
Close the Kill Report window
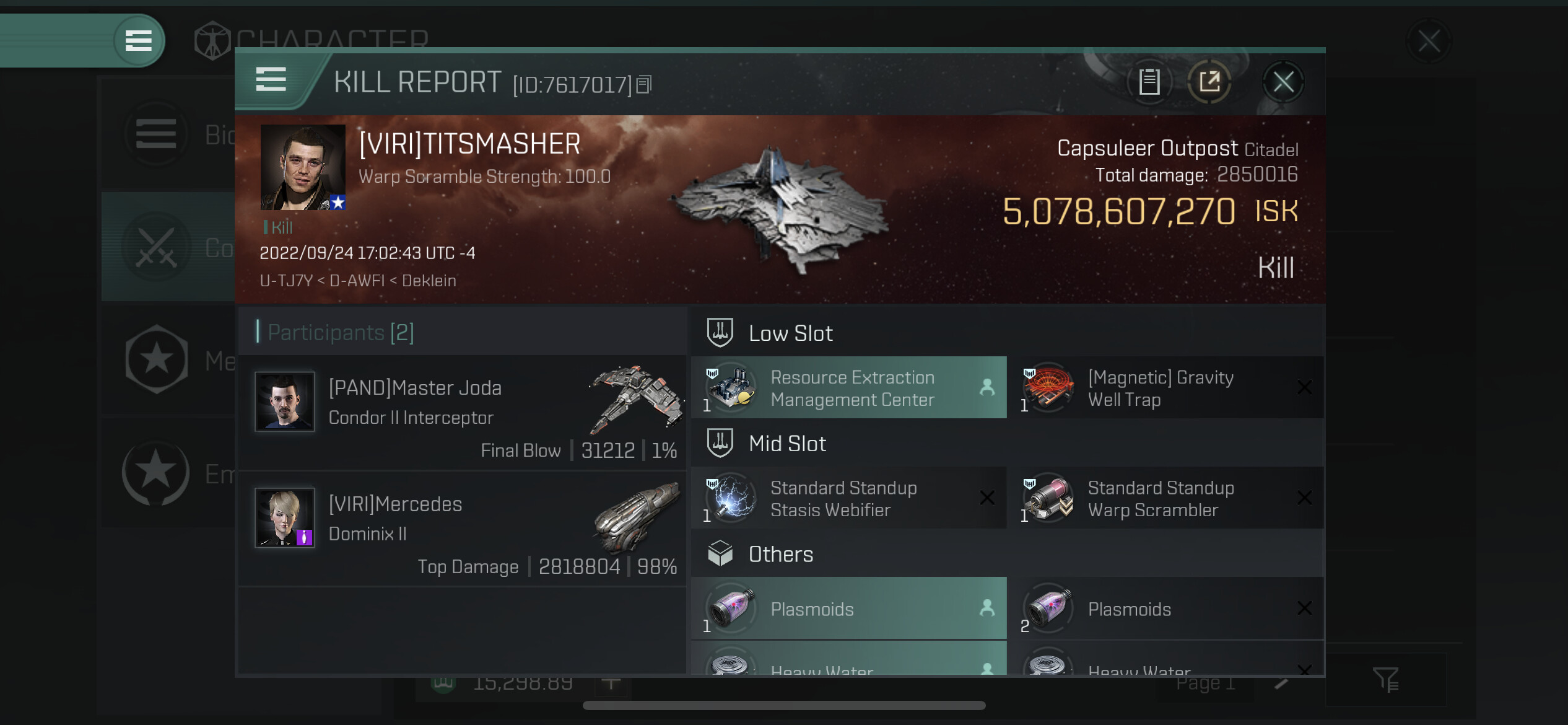point(1283,82)
